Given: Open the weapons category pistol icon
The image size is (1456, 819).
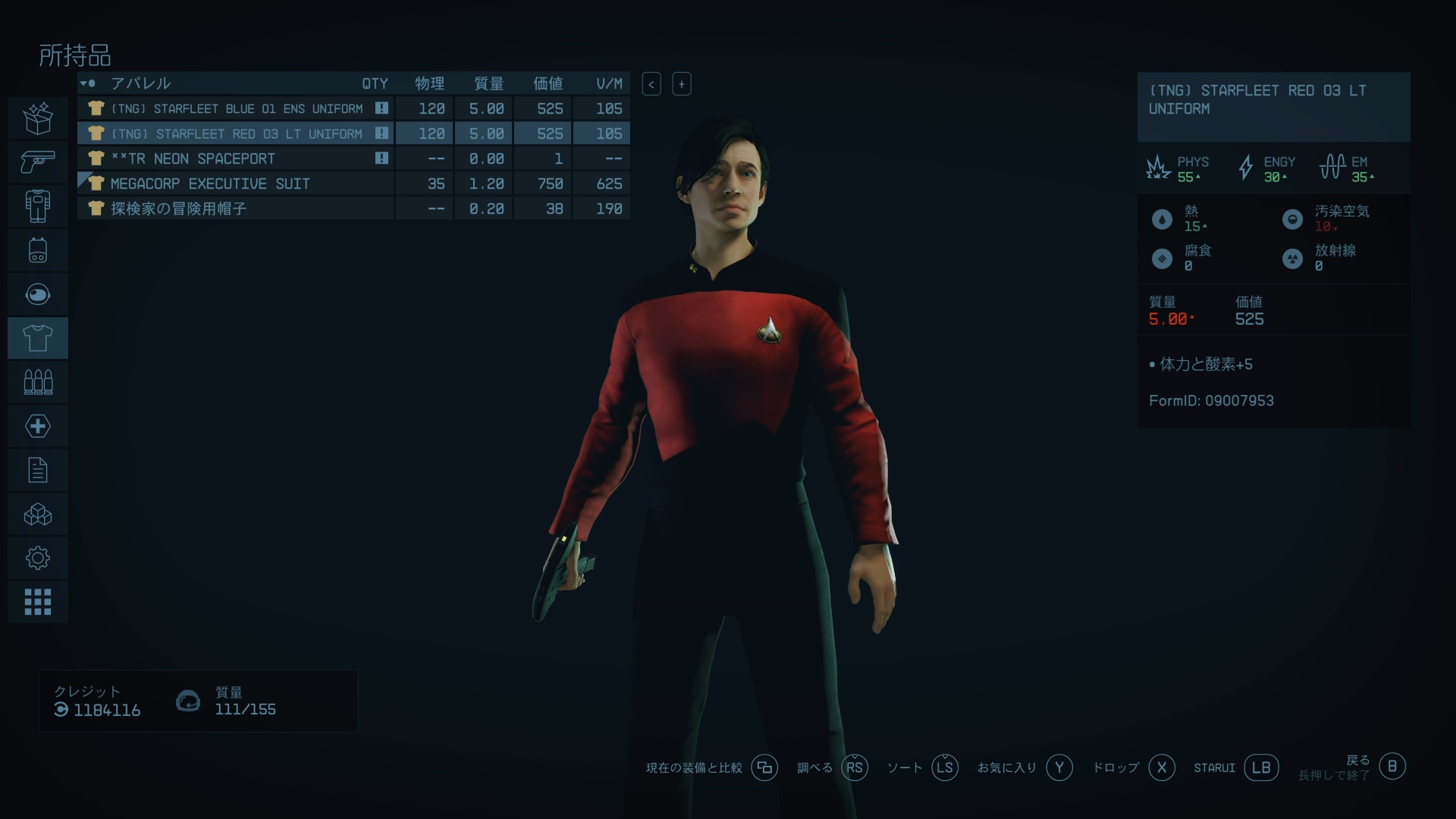Looking at the screenshot, I should tap(38, 162).
